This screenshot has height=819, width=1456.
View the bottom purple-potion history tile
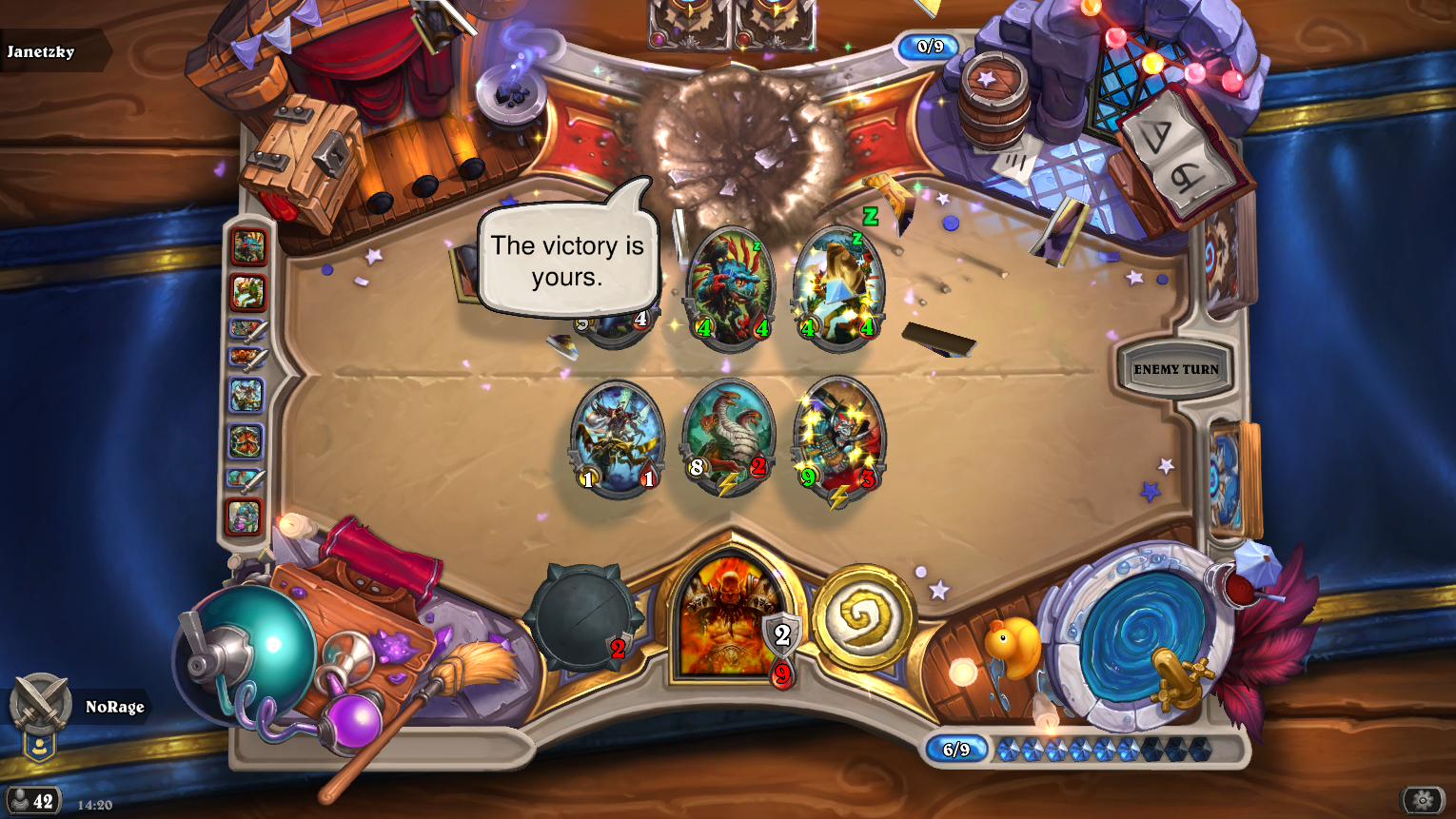pos(246,517)
